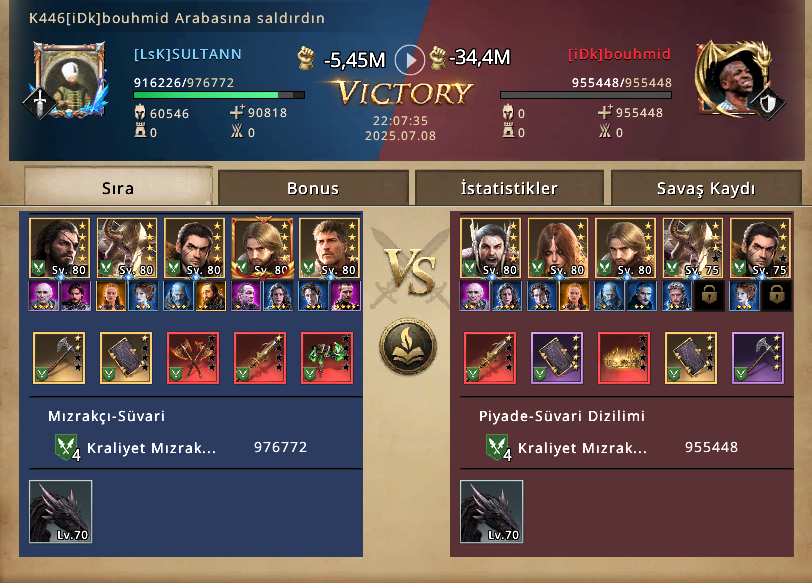This screenshot has width=812, height=583.
Task: Open the Savaş Kaydı tab
Action: coord(706,188)
